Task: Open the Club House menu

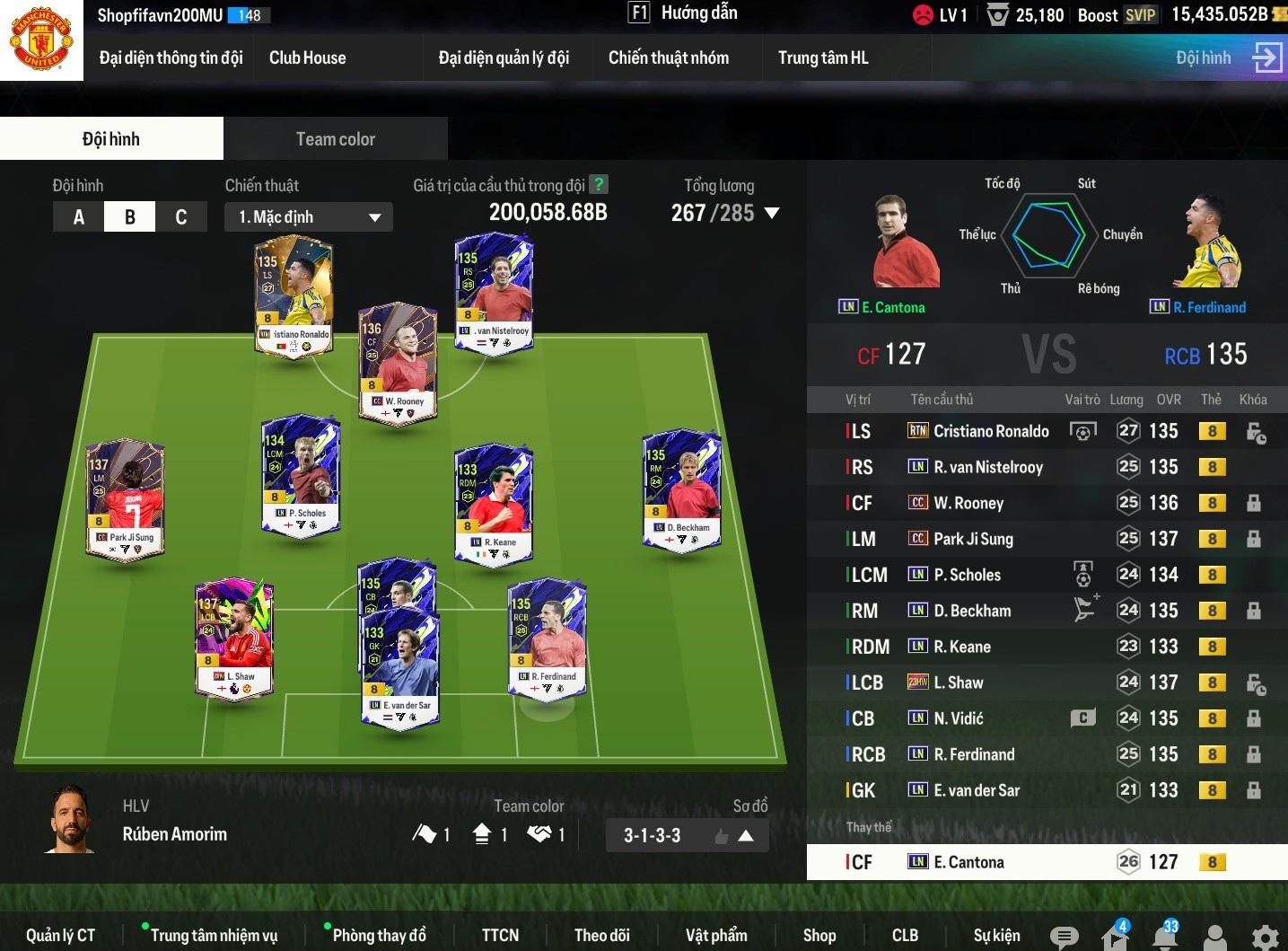Action: tap(307, 58)
